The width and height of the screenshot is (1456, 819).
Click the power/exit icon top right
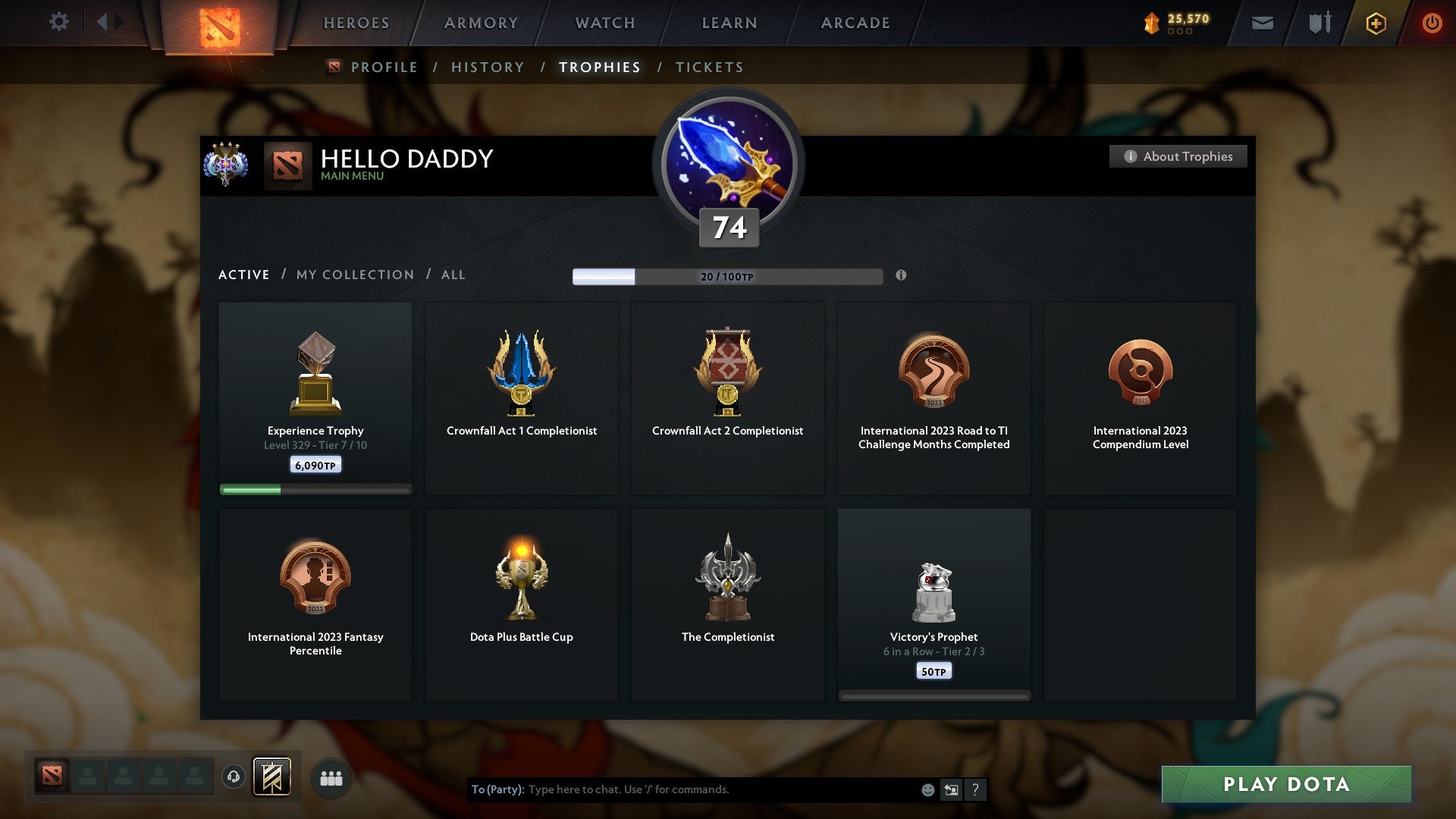(x=1433, y=23)
